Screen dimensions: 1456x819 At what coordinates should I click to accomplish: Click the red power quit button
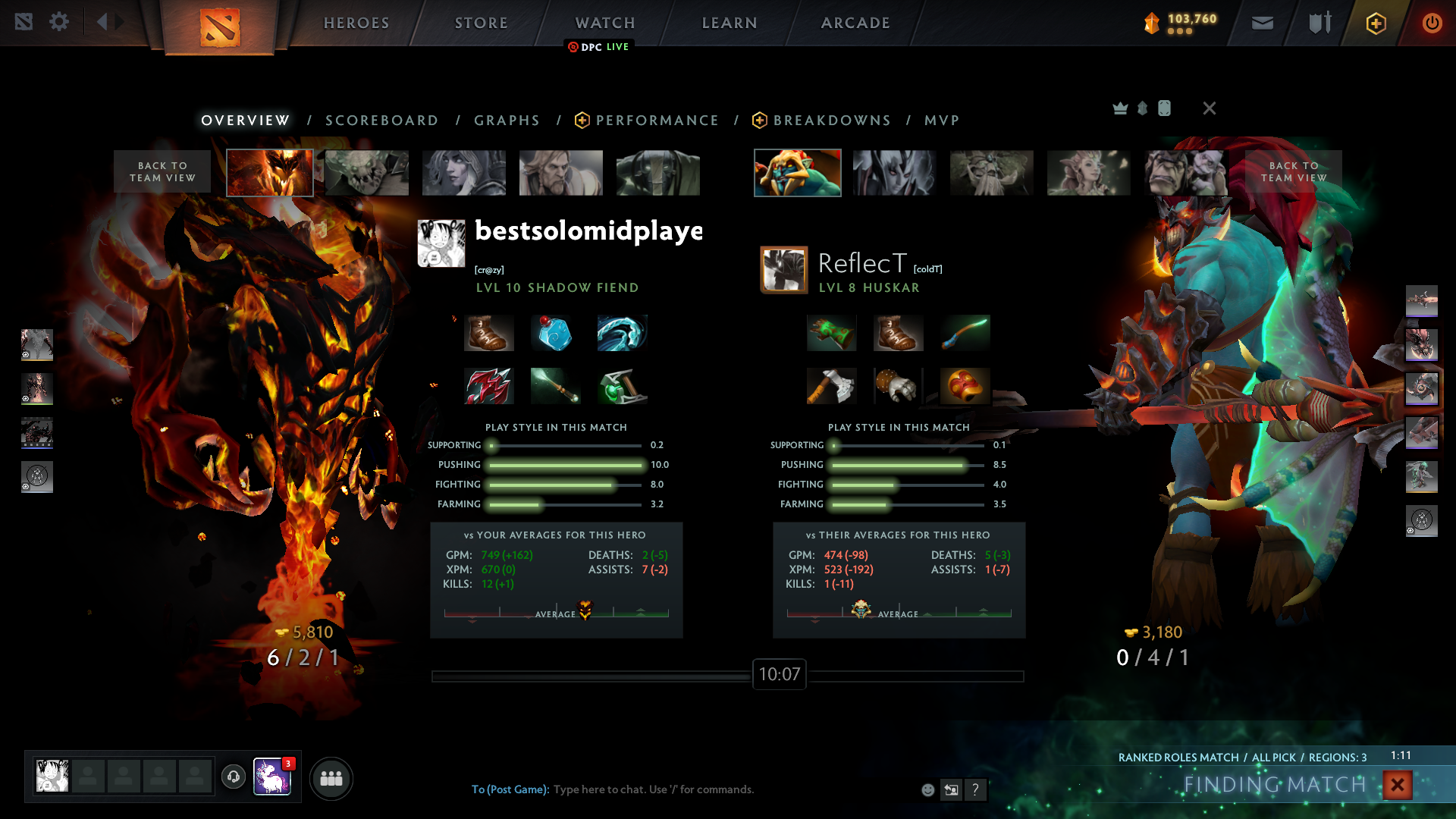pos(1432,23)
